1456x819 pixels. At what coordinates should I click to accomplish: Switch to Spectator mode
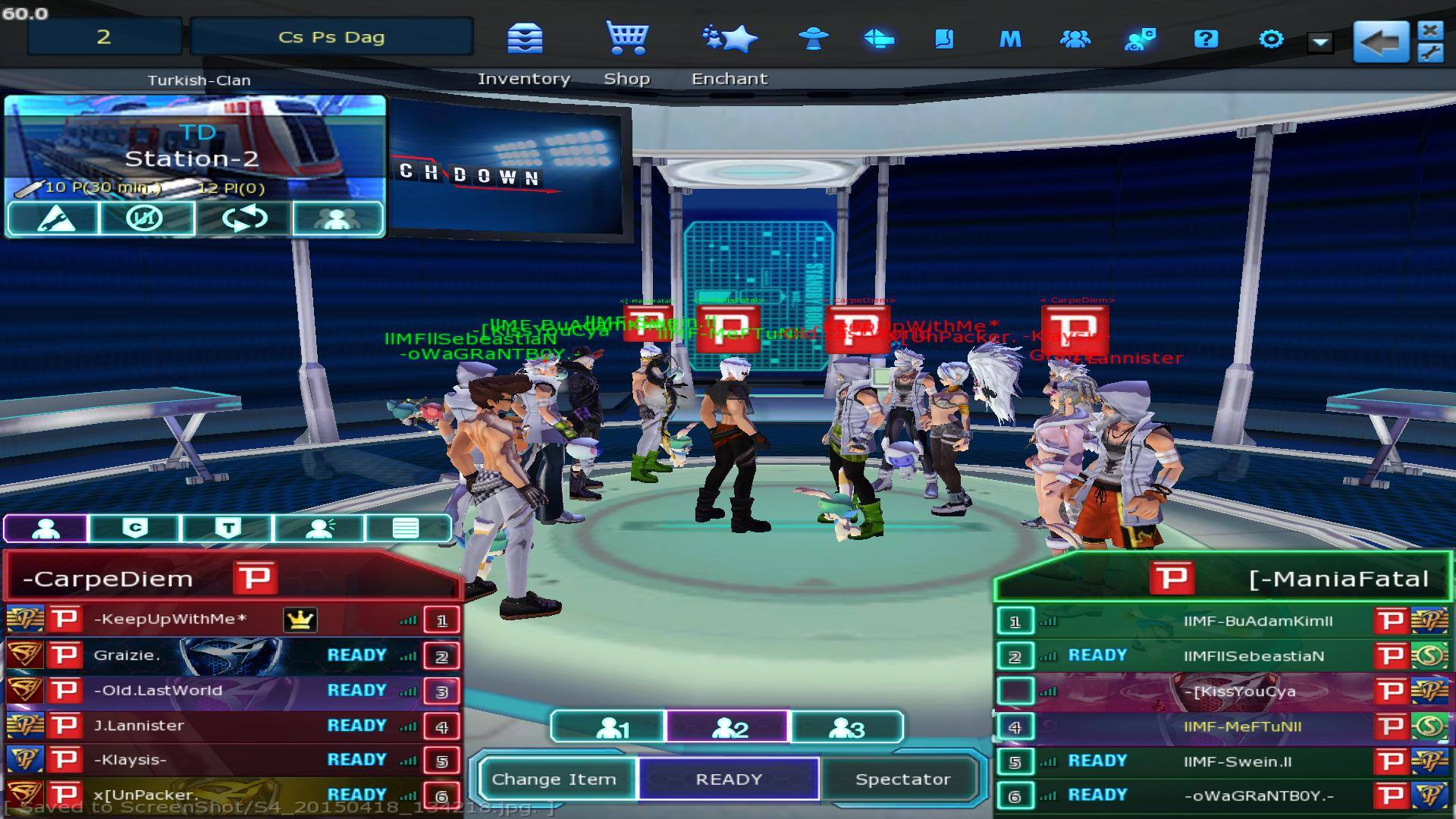pos(902,779)
